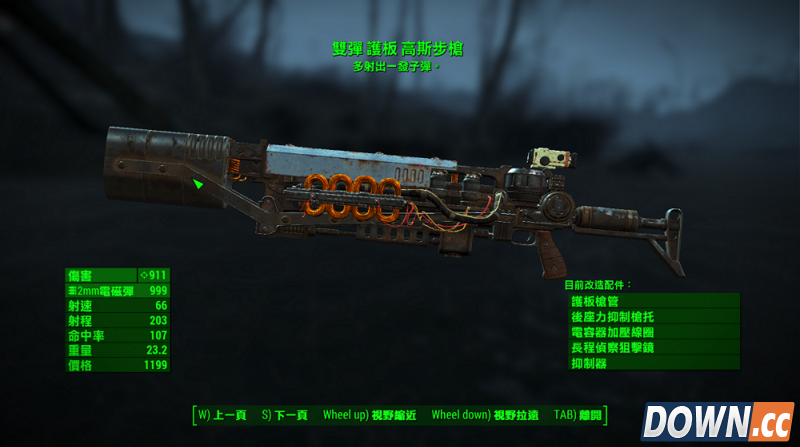
Task: Select the 後座力抑制槍托 mod entry
Action: [653, 316]
